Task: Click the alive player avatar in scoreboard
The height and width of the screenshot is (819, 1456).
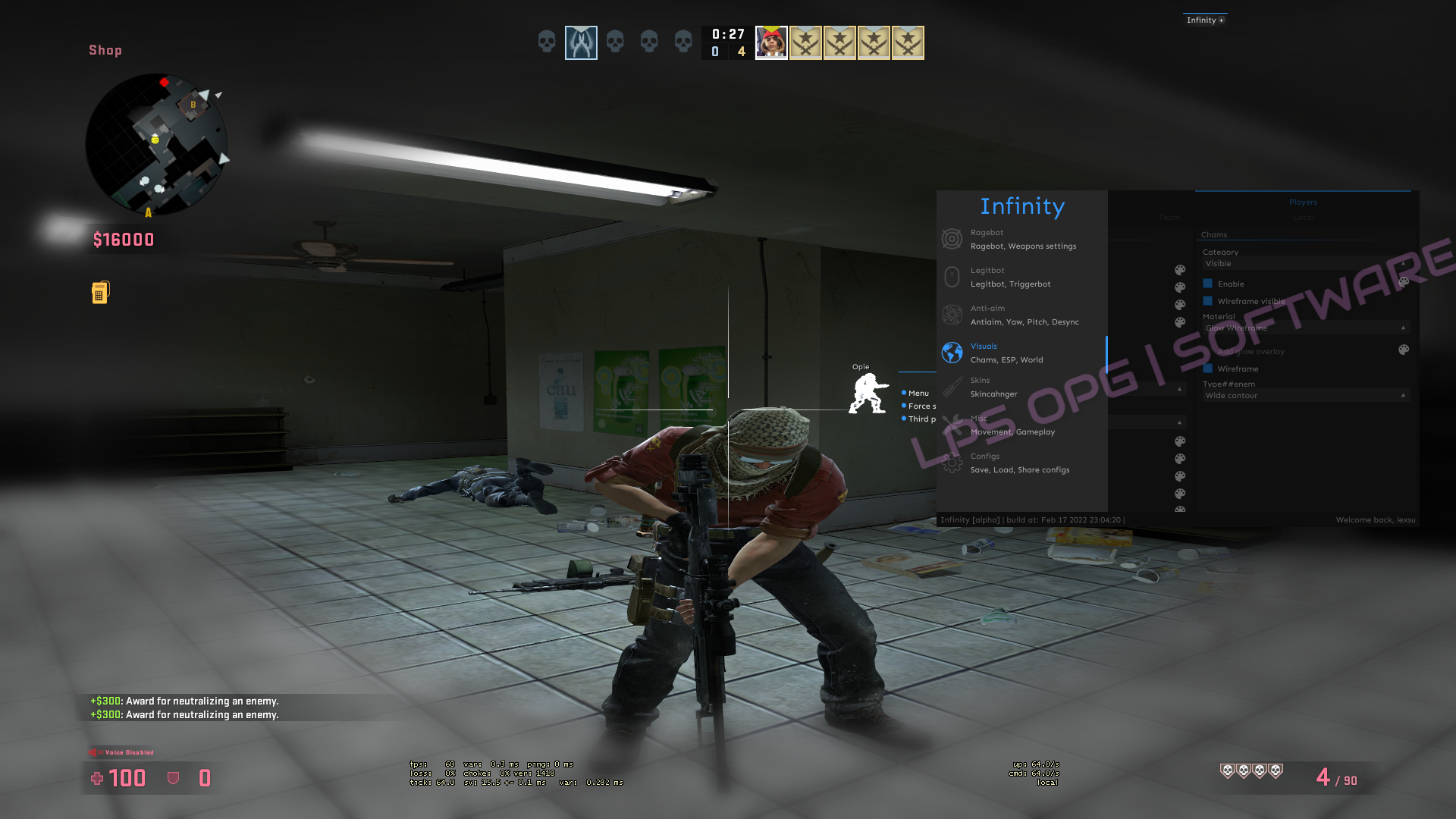Action: tap(771, 42)
